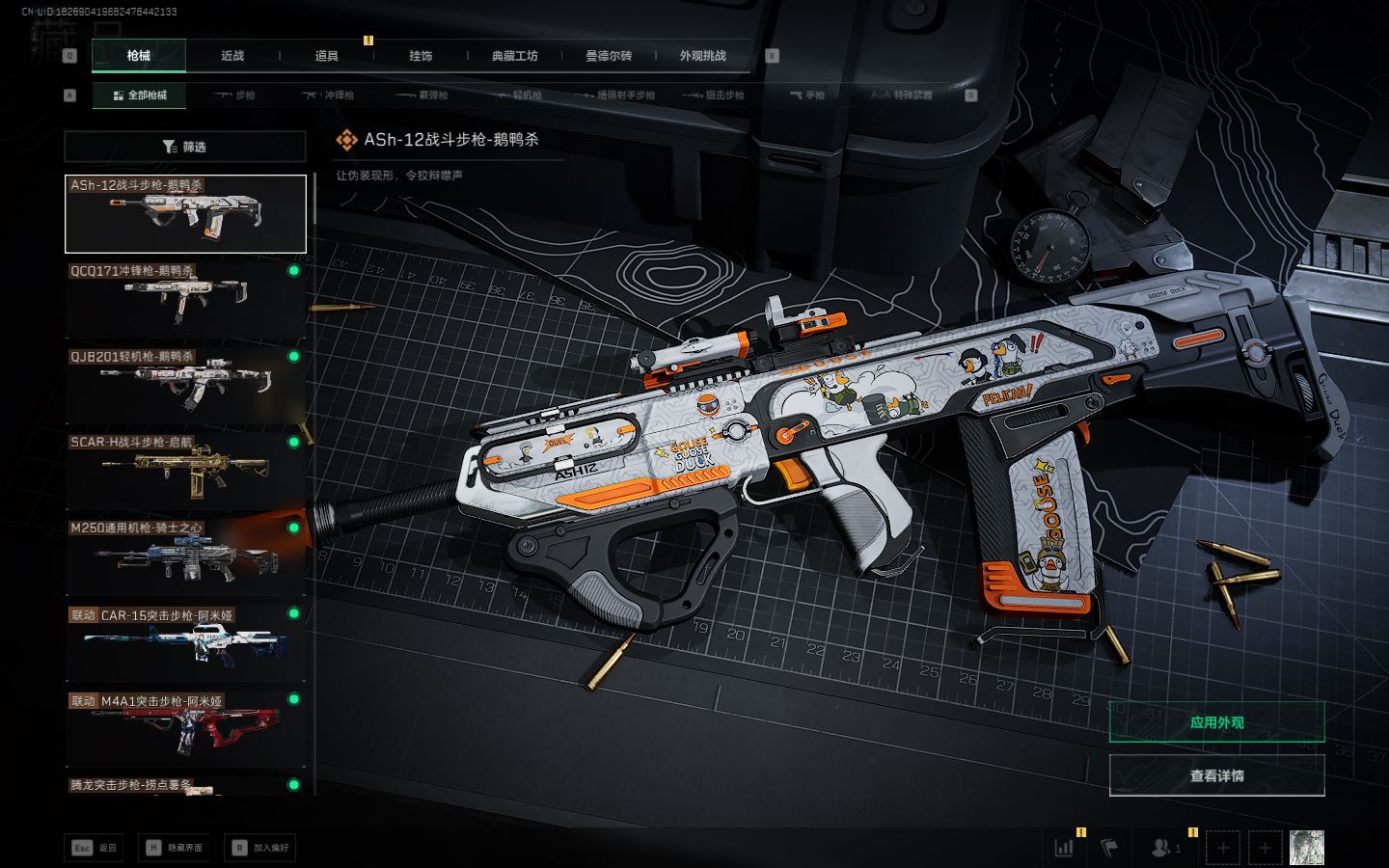Open the player avatar profile

tap(1307, 848)
